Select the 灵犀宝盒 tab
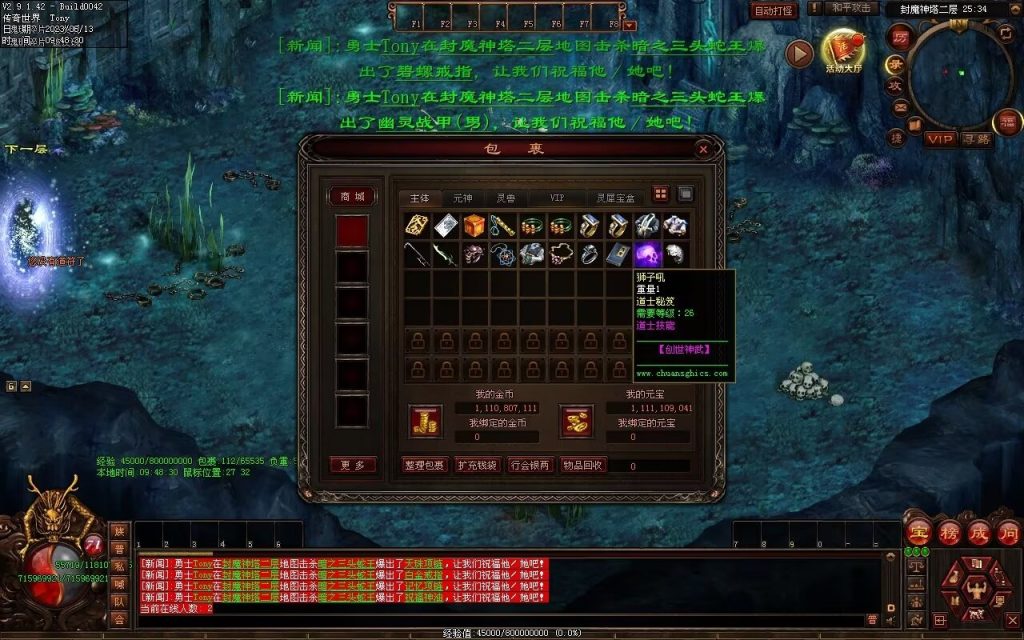This screenshot has width=1024, height=640. 615,198
